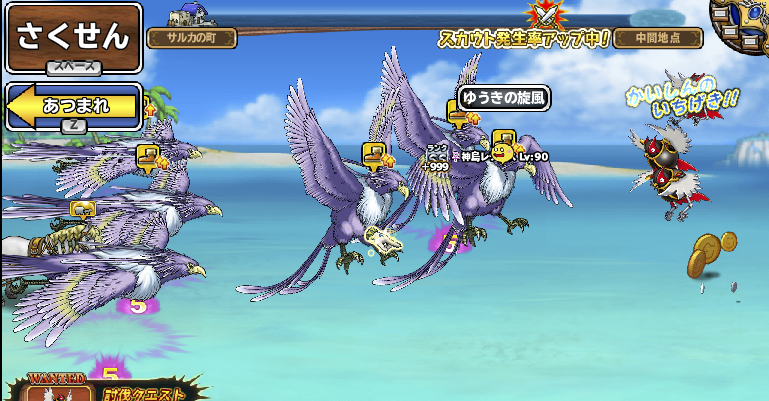Open the さくせん tactics menu

click(72, 37)
